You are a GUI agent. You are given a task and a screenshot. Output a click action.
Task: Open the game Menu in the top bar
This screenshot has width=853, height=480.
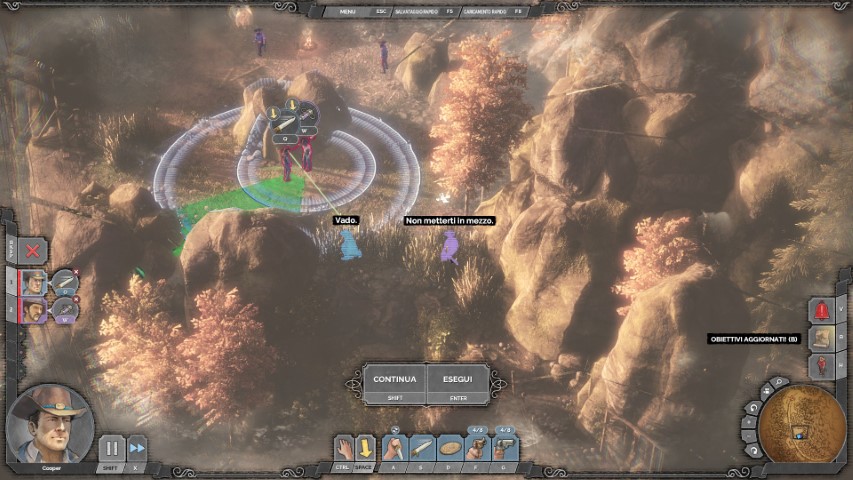pos(348,11)
